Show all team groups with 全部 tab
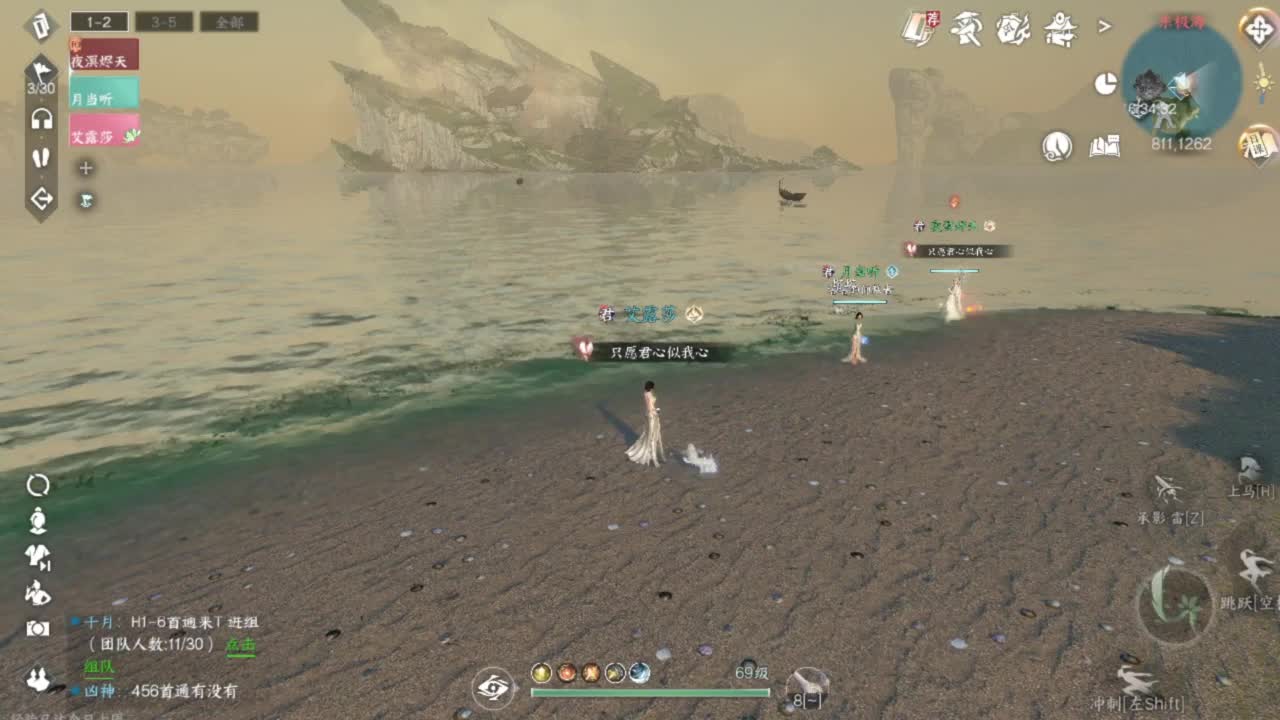 (x=229, y=21)
